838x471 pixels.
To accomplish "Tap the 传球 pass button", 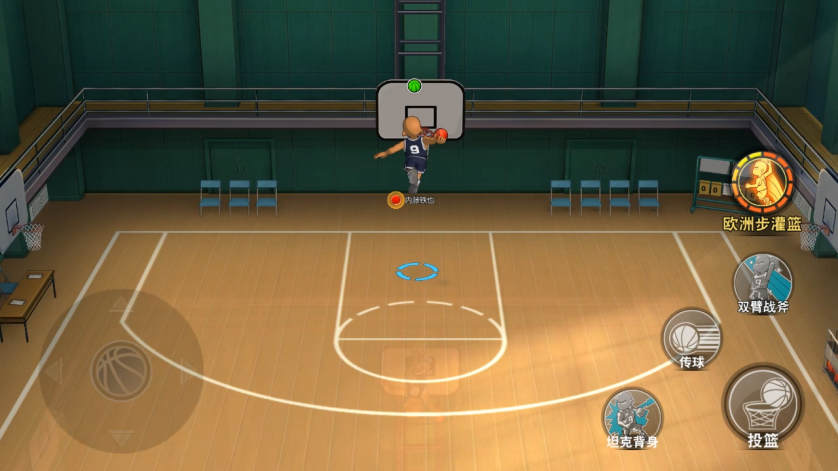I will [692, 336].
